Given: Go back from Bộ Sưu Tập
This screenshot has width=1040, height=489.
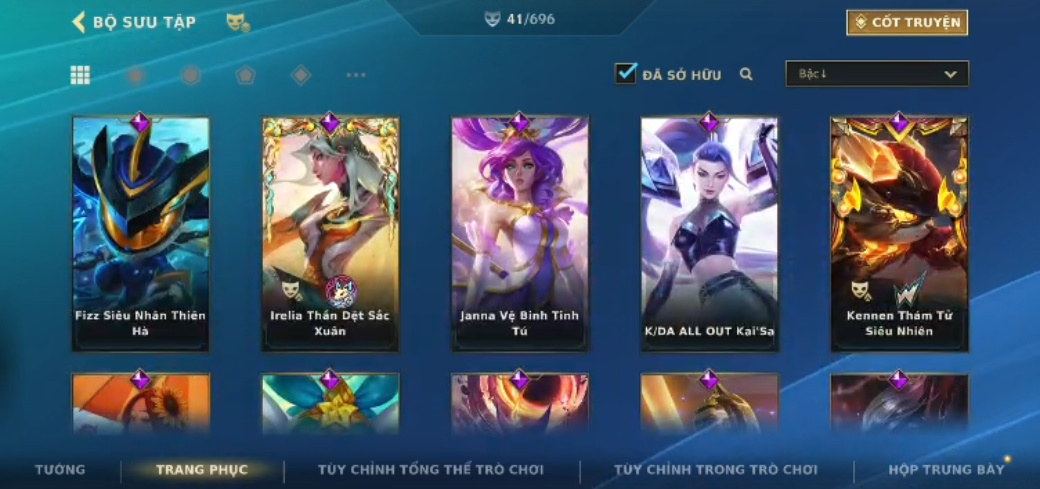Looking at the screenshot, I should (79, 22).
